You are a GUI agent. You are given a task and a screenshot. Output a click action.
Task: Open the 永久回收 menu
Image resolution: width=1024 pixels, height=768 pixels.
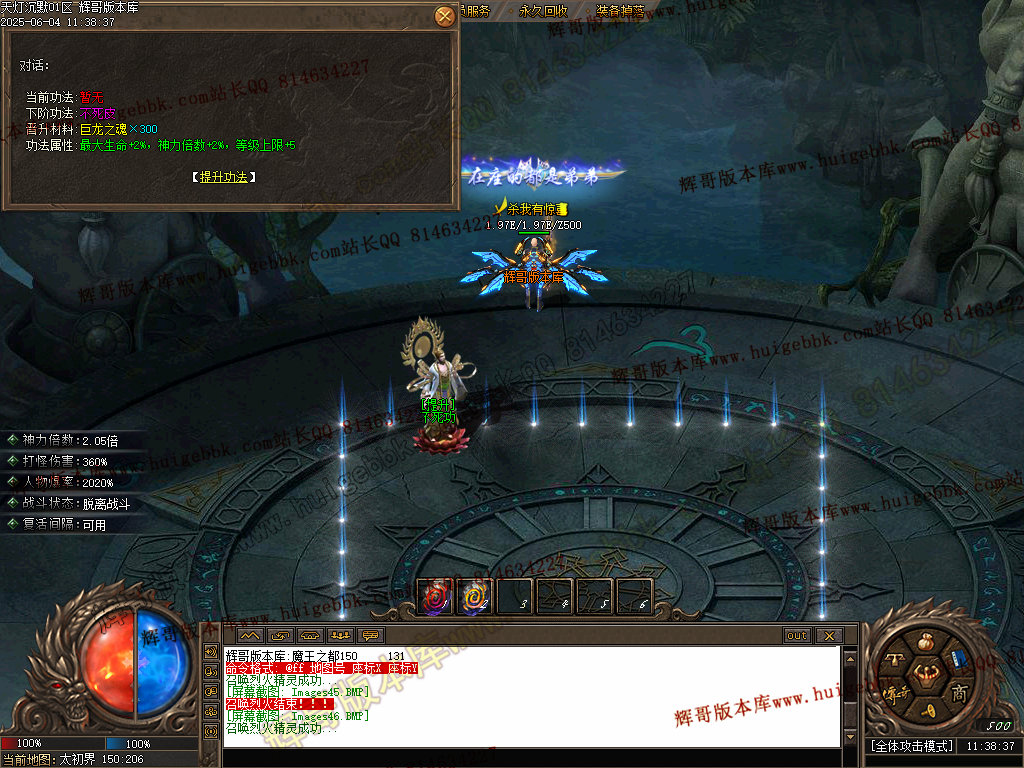(544, 11)
